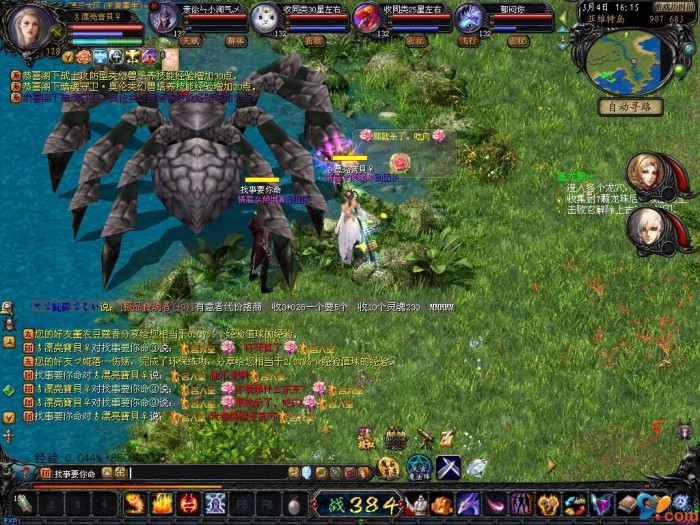Click the 自动寻路 auto-pathfinding button
The height and width of the screenshot is (525, 700).
tap(631, 106)
